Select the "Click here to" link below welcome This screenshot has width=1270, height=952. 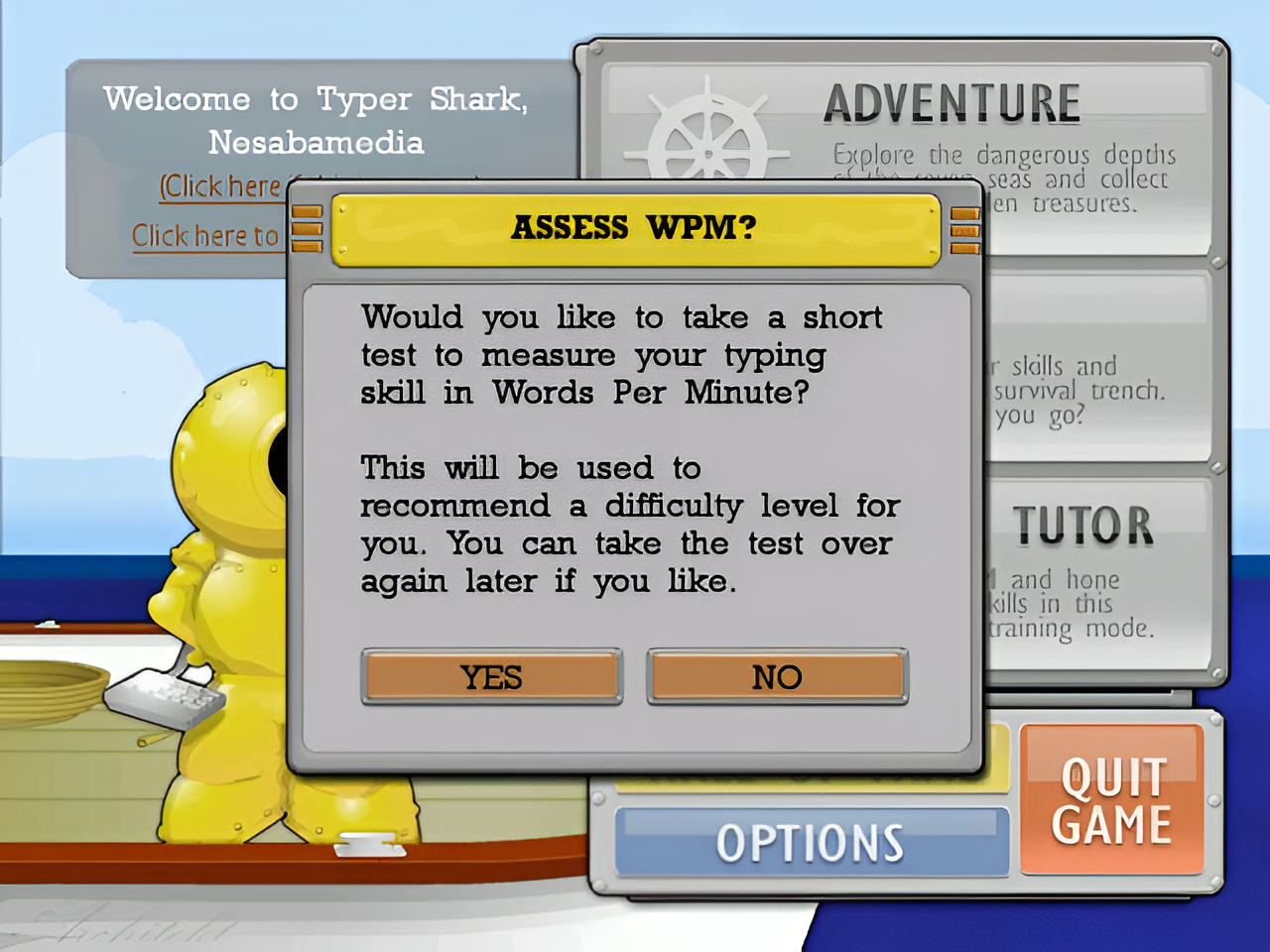(205, 236)
